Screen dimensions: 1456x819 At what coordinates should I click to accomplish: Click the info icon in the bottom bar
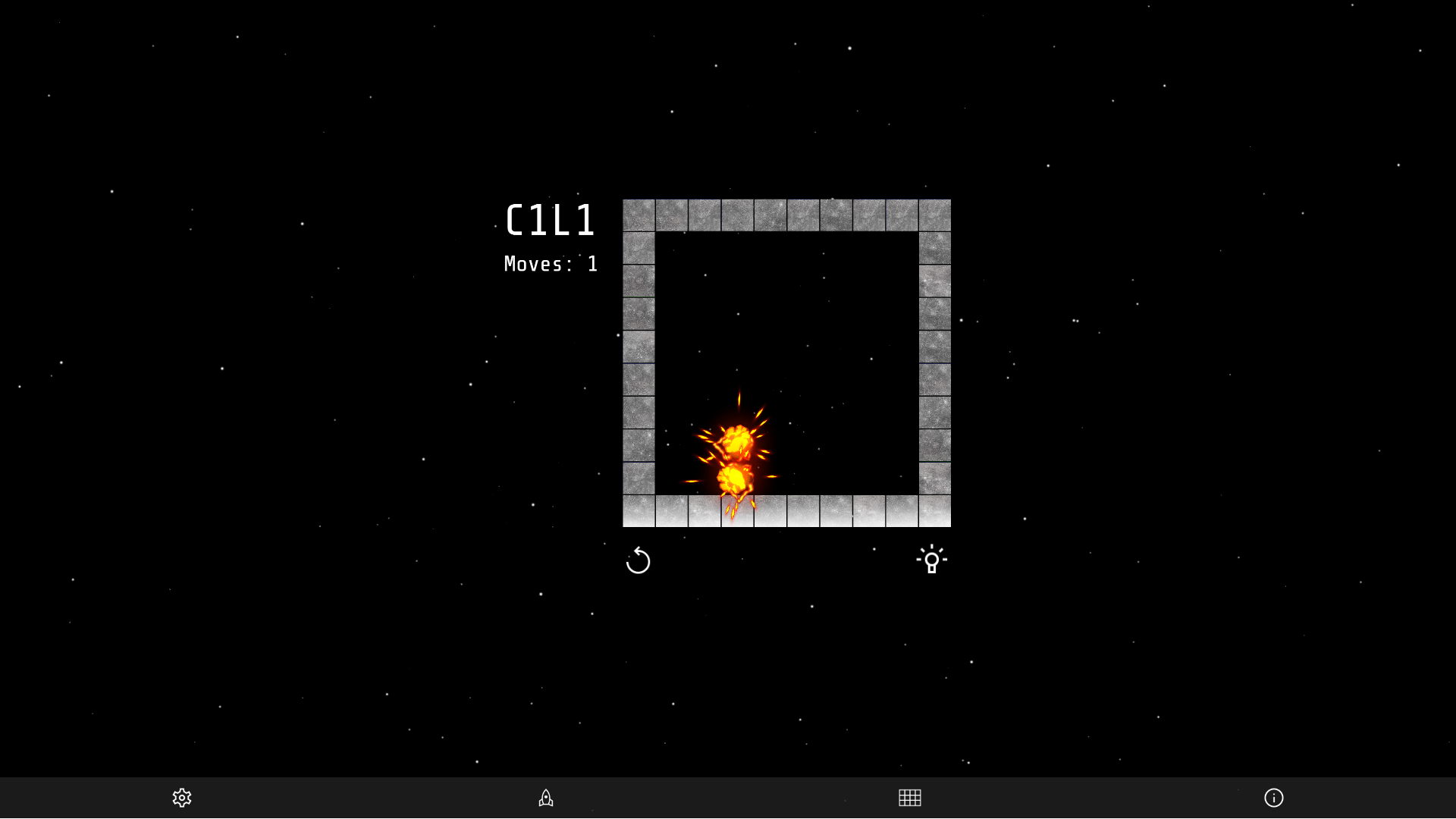click(1274, 798)
